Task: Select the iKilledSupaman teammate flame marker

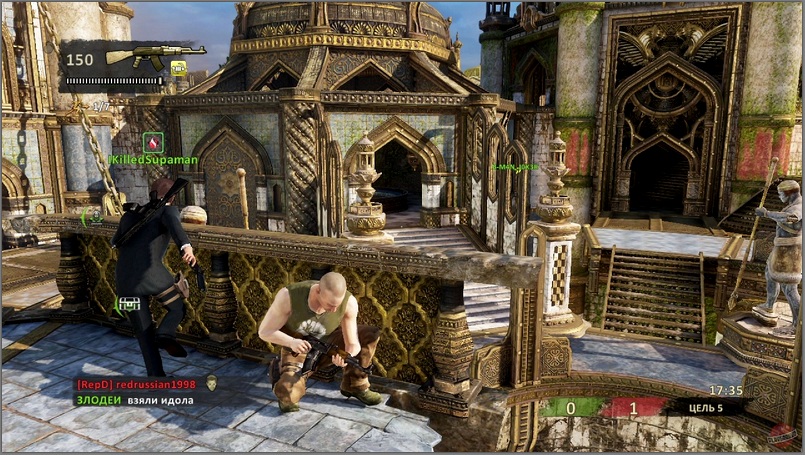Action: (x=153, y=141)
